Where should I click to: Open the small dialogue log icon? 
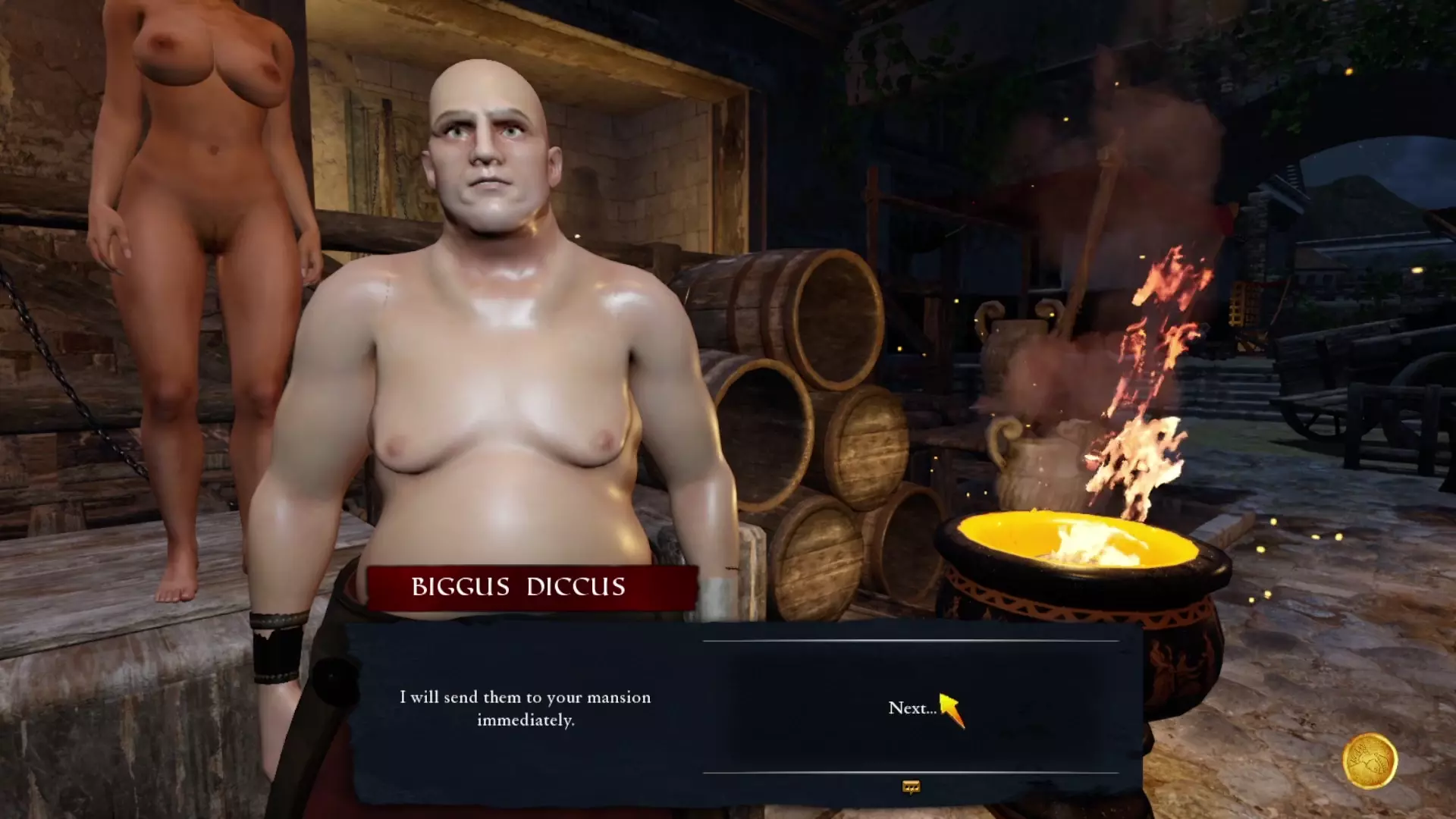[x=911, y=787]
